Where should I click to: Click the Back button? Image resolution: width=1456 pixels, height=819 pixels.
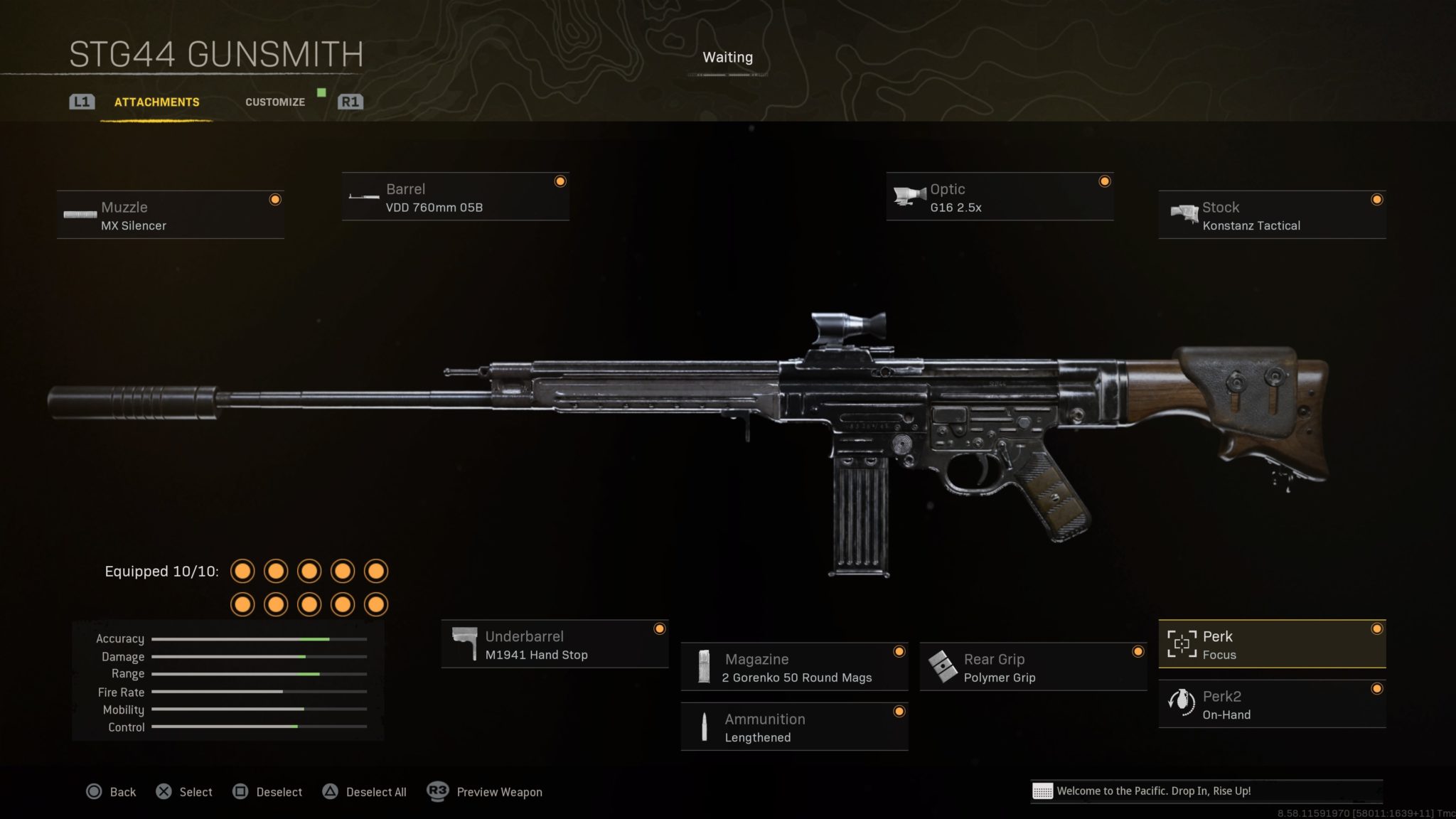122,791
